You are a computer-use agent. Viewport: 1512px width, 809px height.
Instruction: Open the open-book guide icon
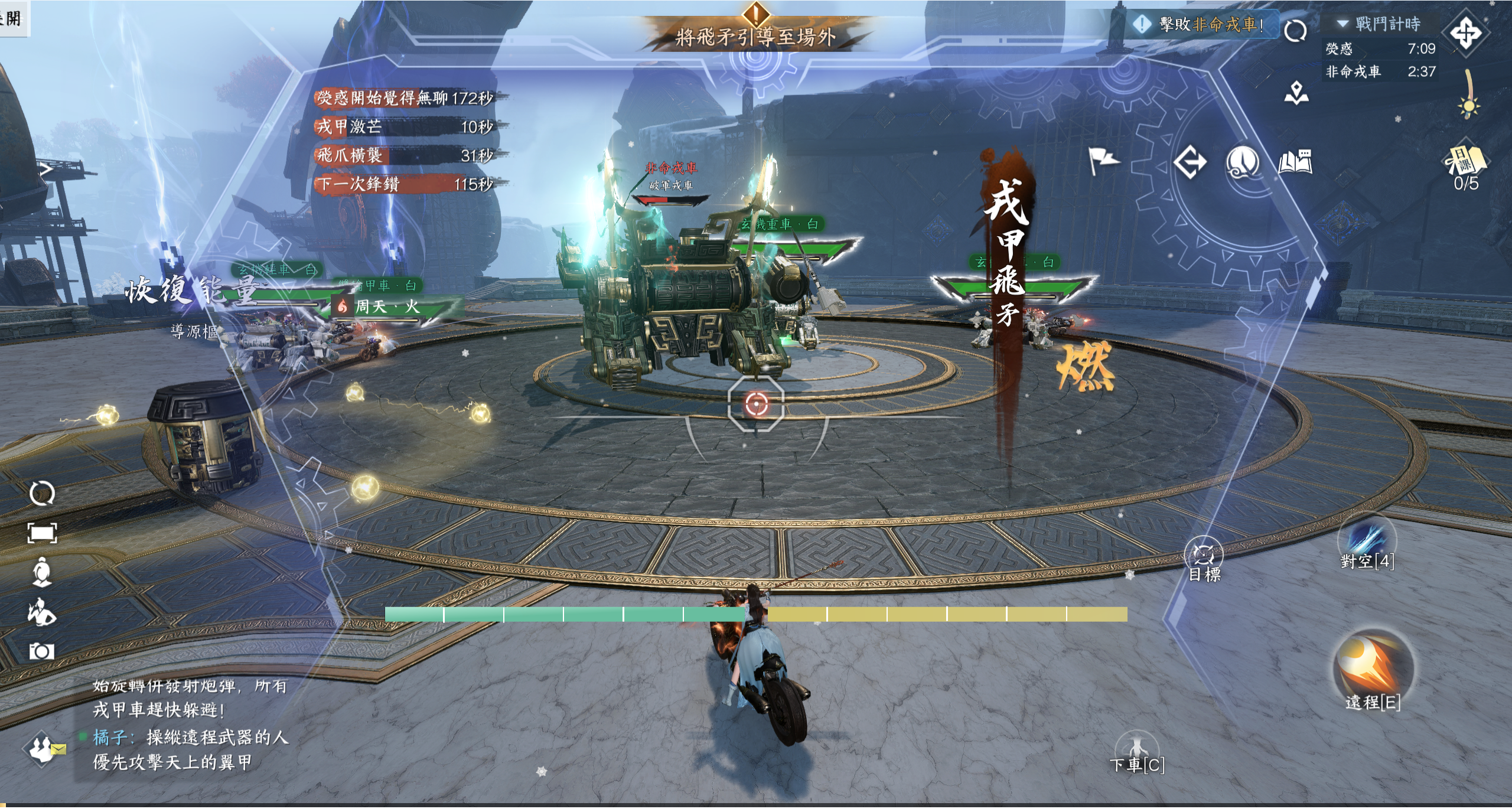click(1295, 161)
